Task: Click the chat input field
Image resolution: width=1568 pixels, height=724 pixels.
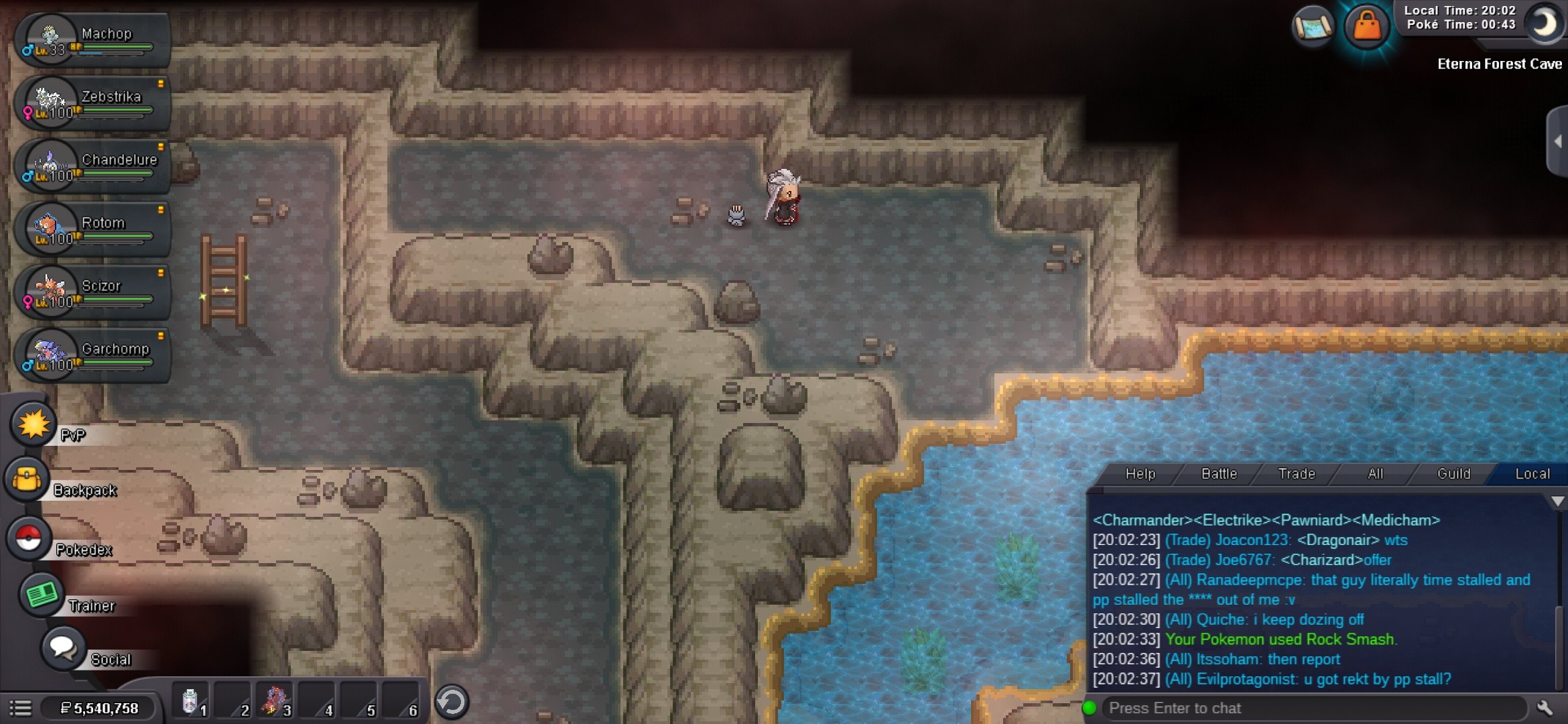Action: pos(1313,708)
